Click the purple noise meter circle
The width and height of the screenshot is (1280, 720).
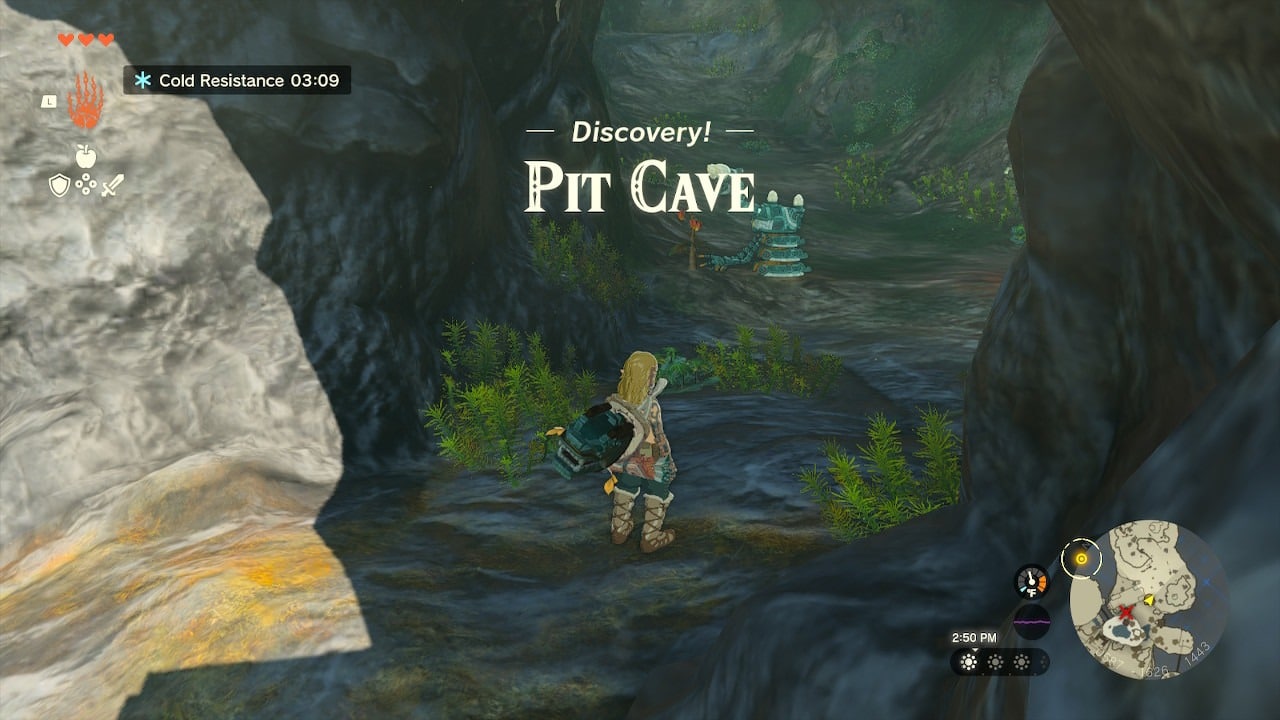click(1031, 622)
